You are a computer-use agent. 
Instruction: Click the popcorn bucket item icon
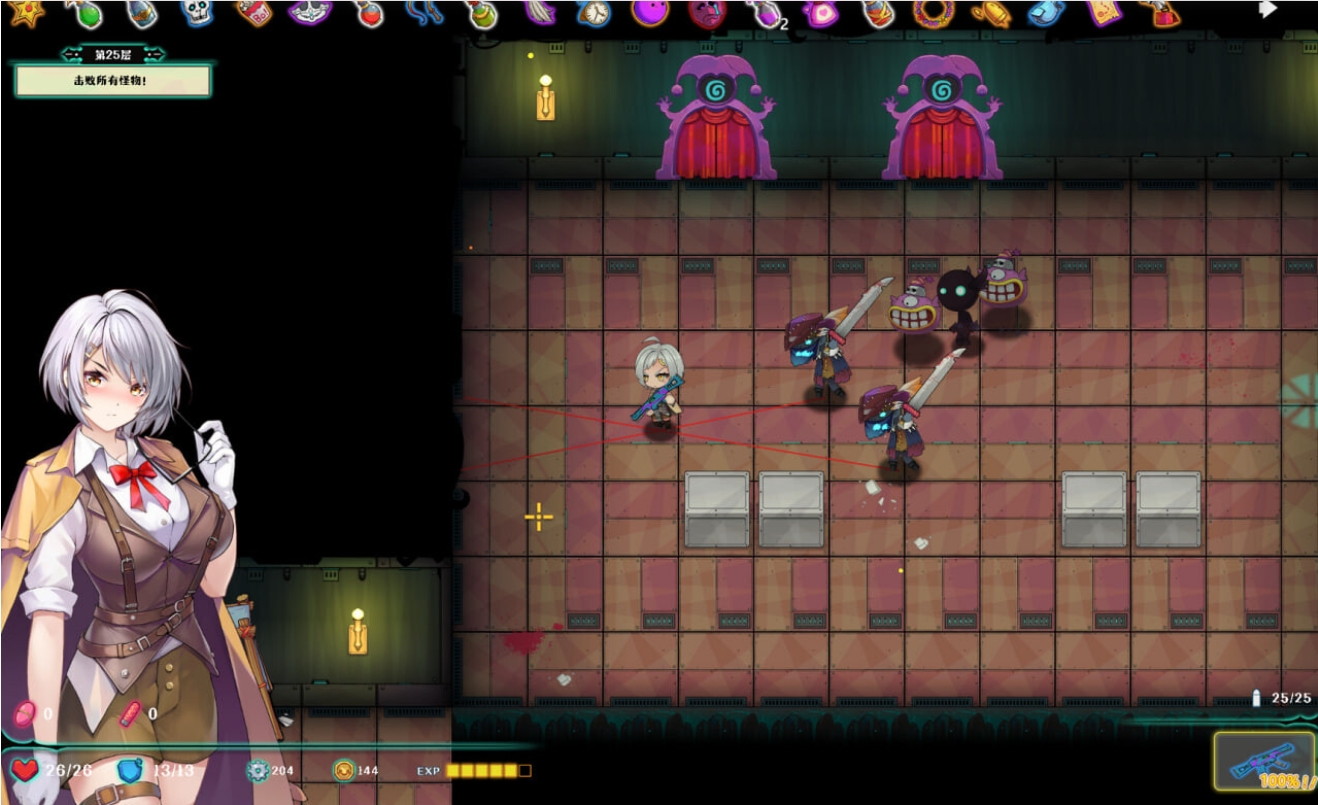point(253,12)
